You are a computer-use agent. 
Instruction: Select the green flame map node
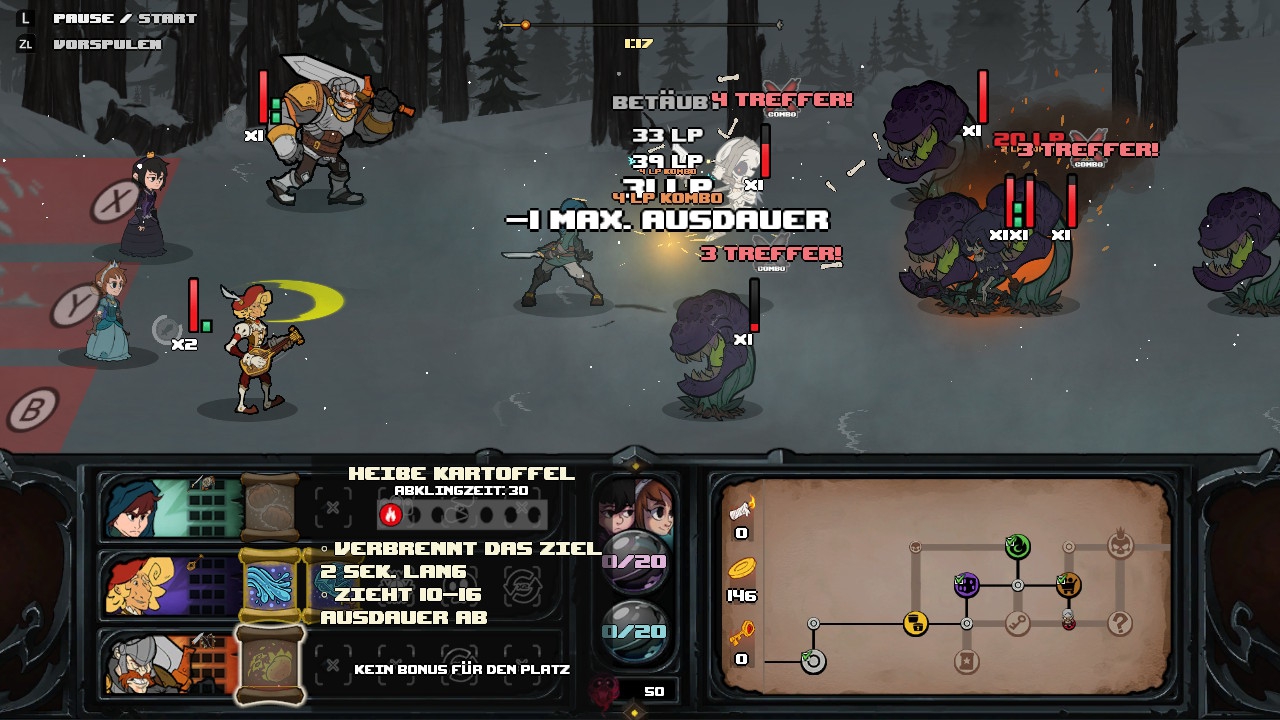[1018, 546]
